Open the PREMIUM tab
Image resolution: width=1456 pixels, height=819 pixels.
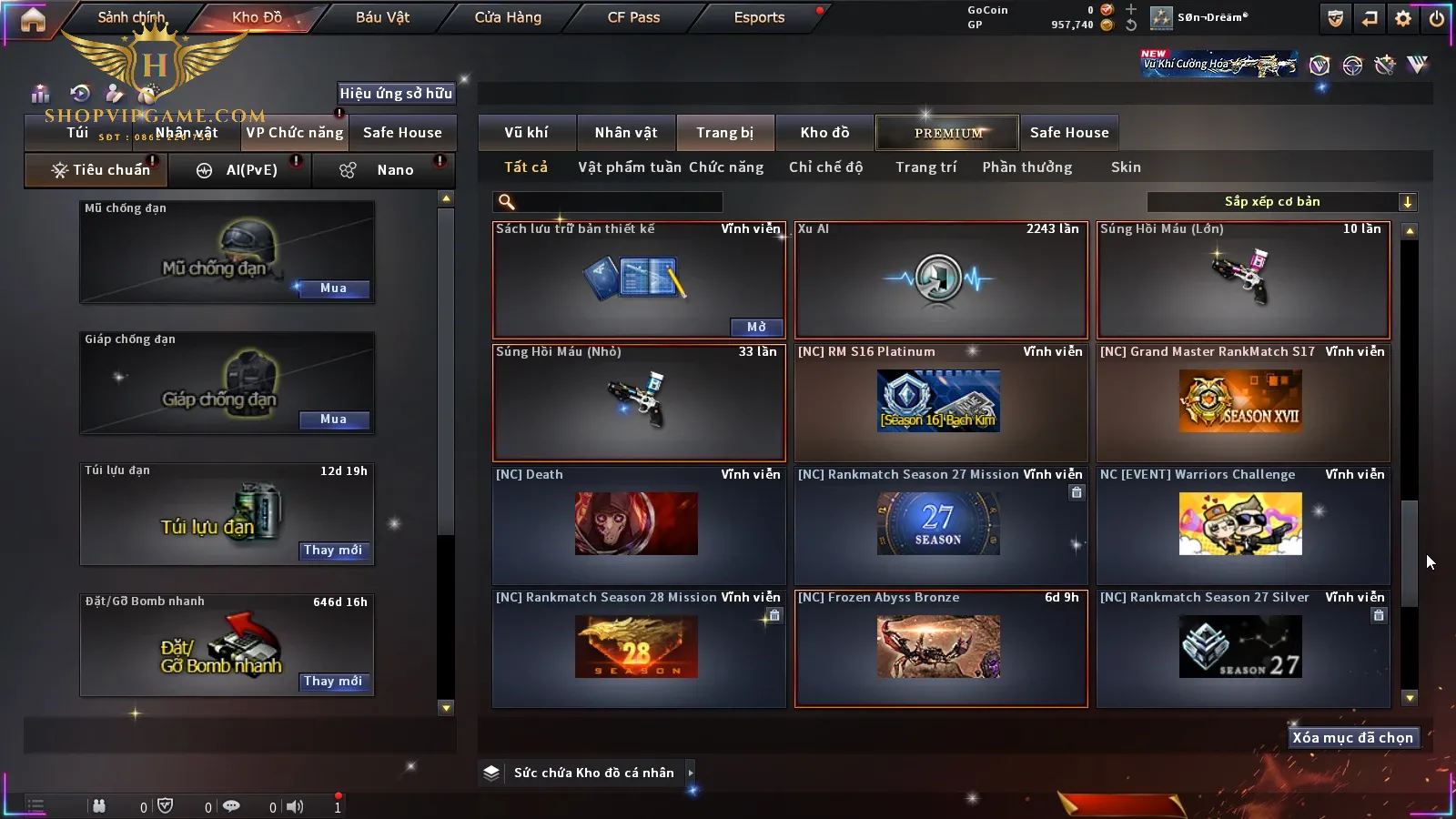[x=947, y=133]
